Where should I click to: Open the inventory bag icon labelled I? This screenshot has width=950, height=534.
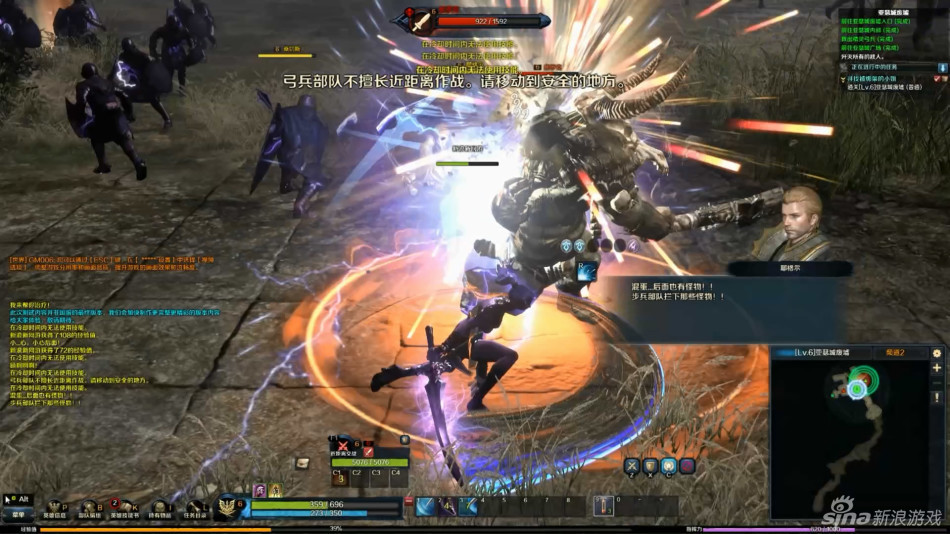160,509
